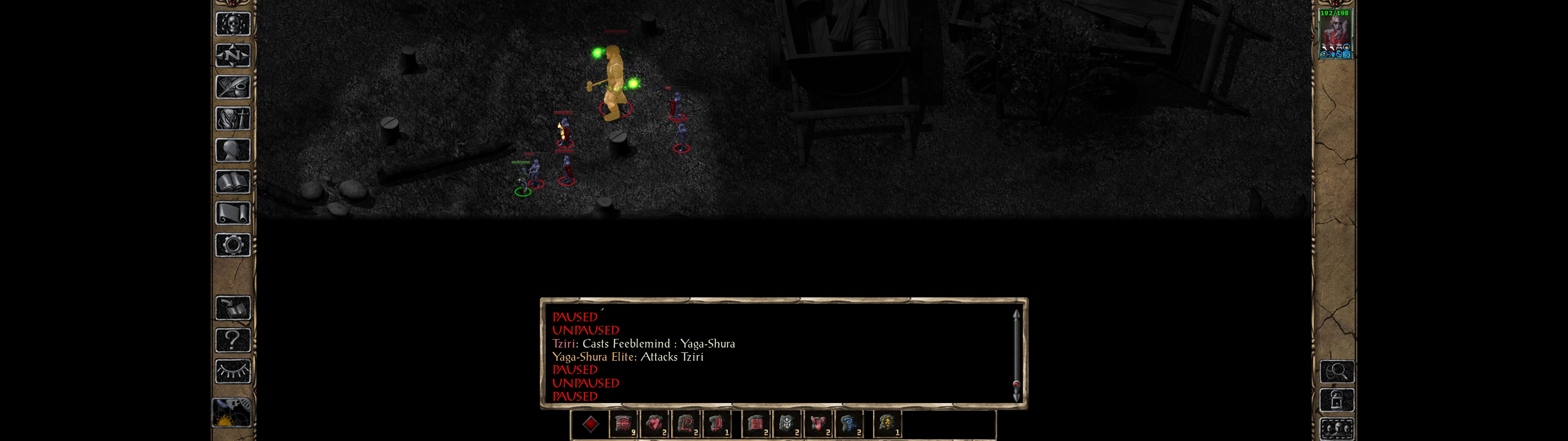The image size is (1568, 441).
Task: Open the journal quill button
Action: coord(232,87)
